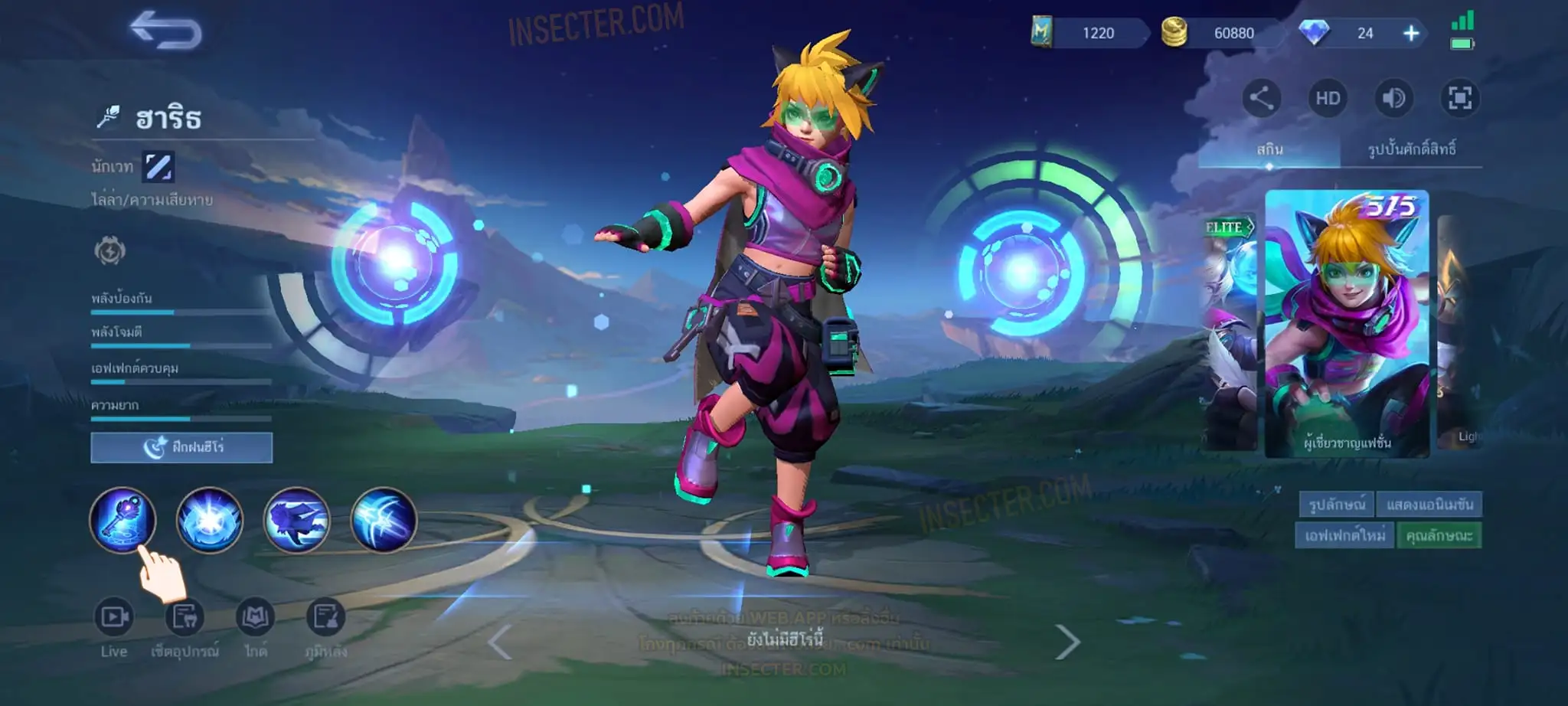Open the share options

(1261, 98)
